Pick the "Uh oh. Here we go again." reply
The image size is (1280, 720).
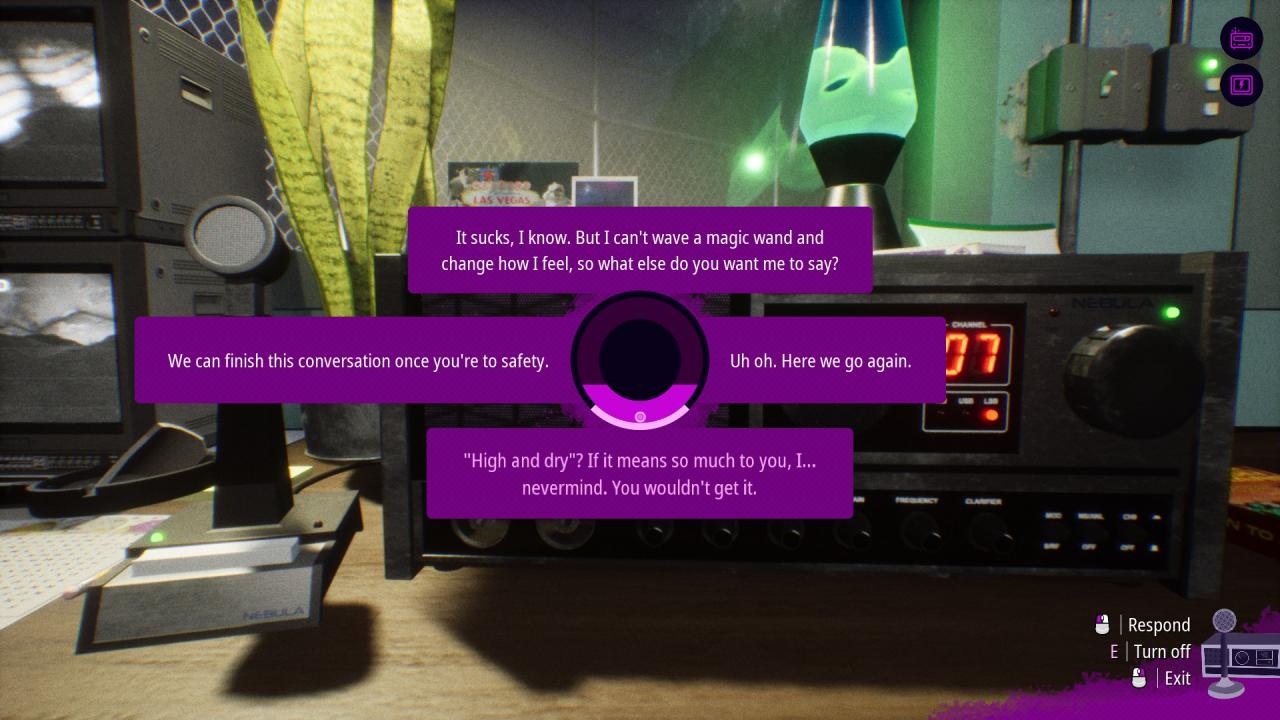821,361
